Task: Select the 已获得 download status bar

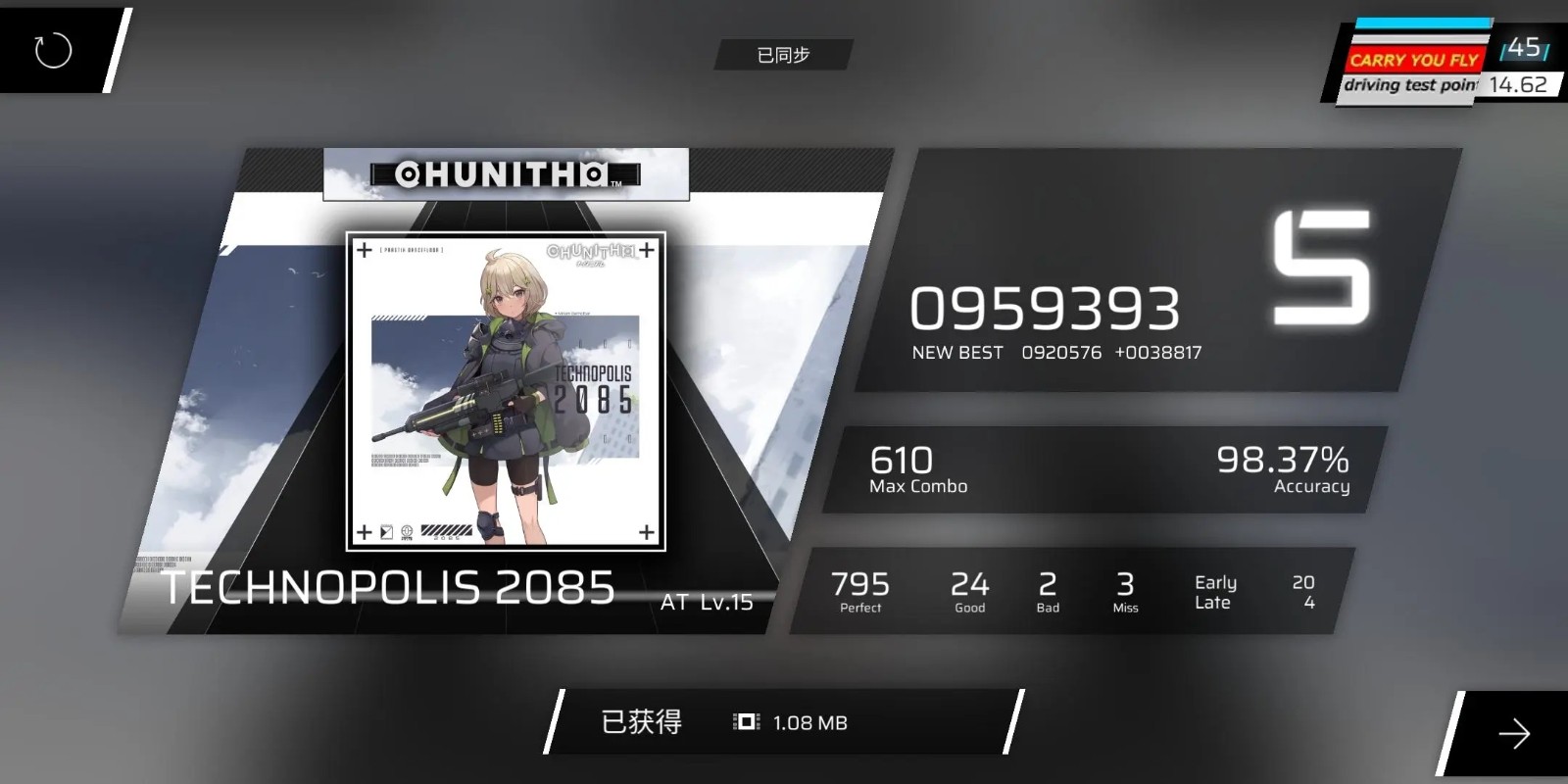Action: [642, 720]
